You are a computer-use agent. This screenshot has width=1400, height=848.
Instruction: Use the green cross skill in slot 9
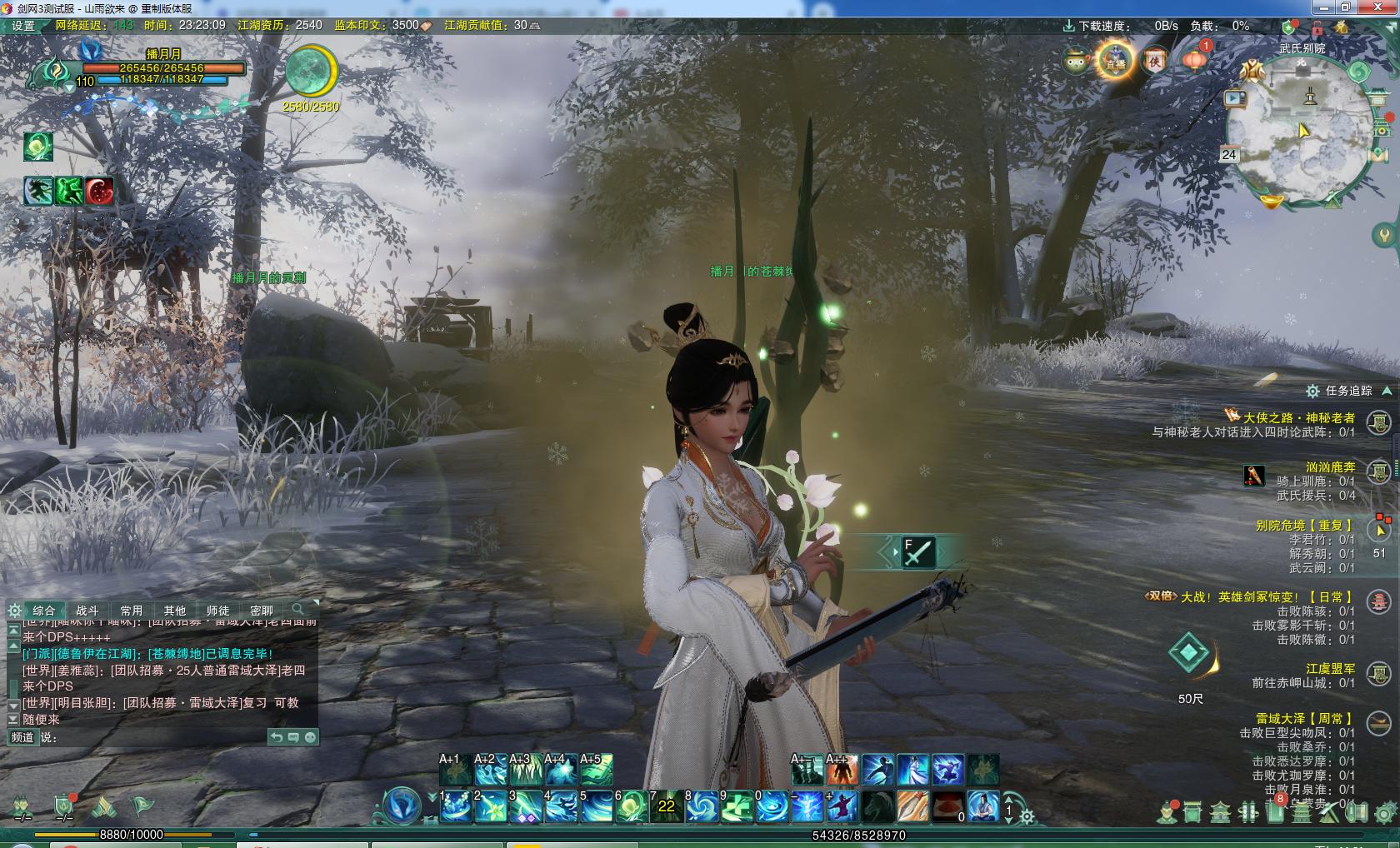tap(737, 806)
